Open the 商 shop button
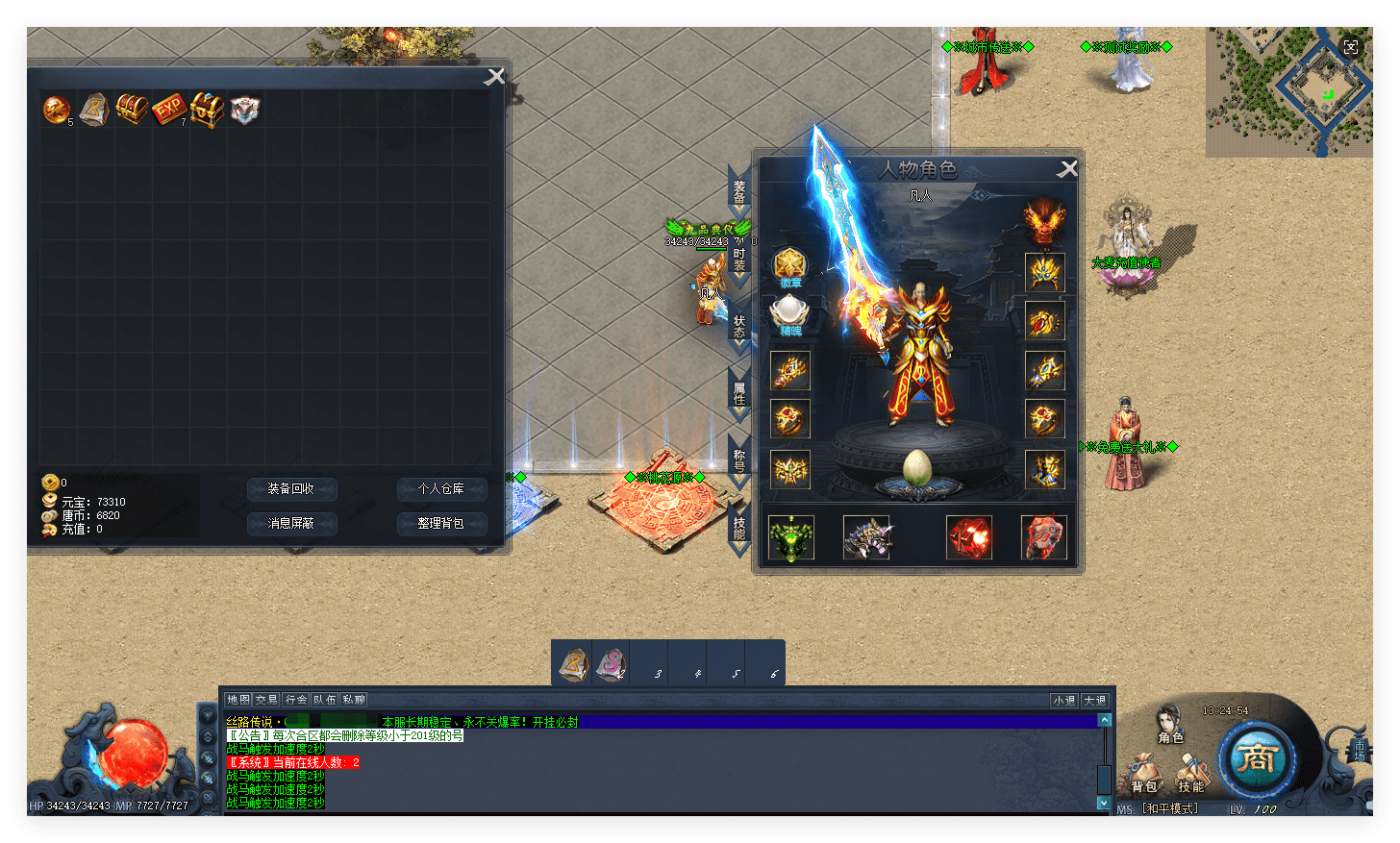This screenshot has height=843, width=1400. click(x=1256, y=759)
